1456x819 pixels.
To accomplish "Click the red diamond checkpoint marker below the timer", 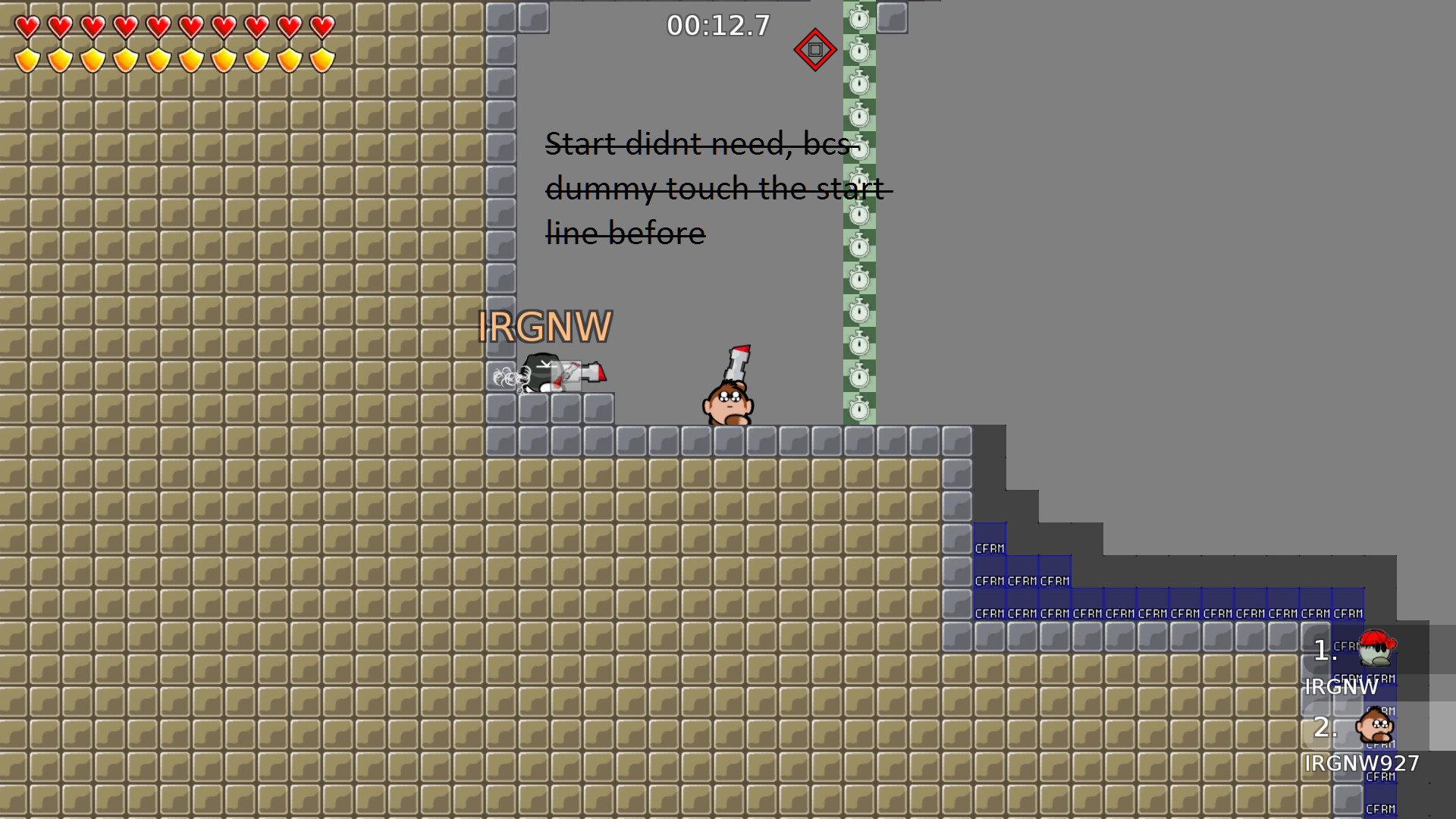I will (815, 49).
